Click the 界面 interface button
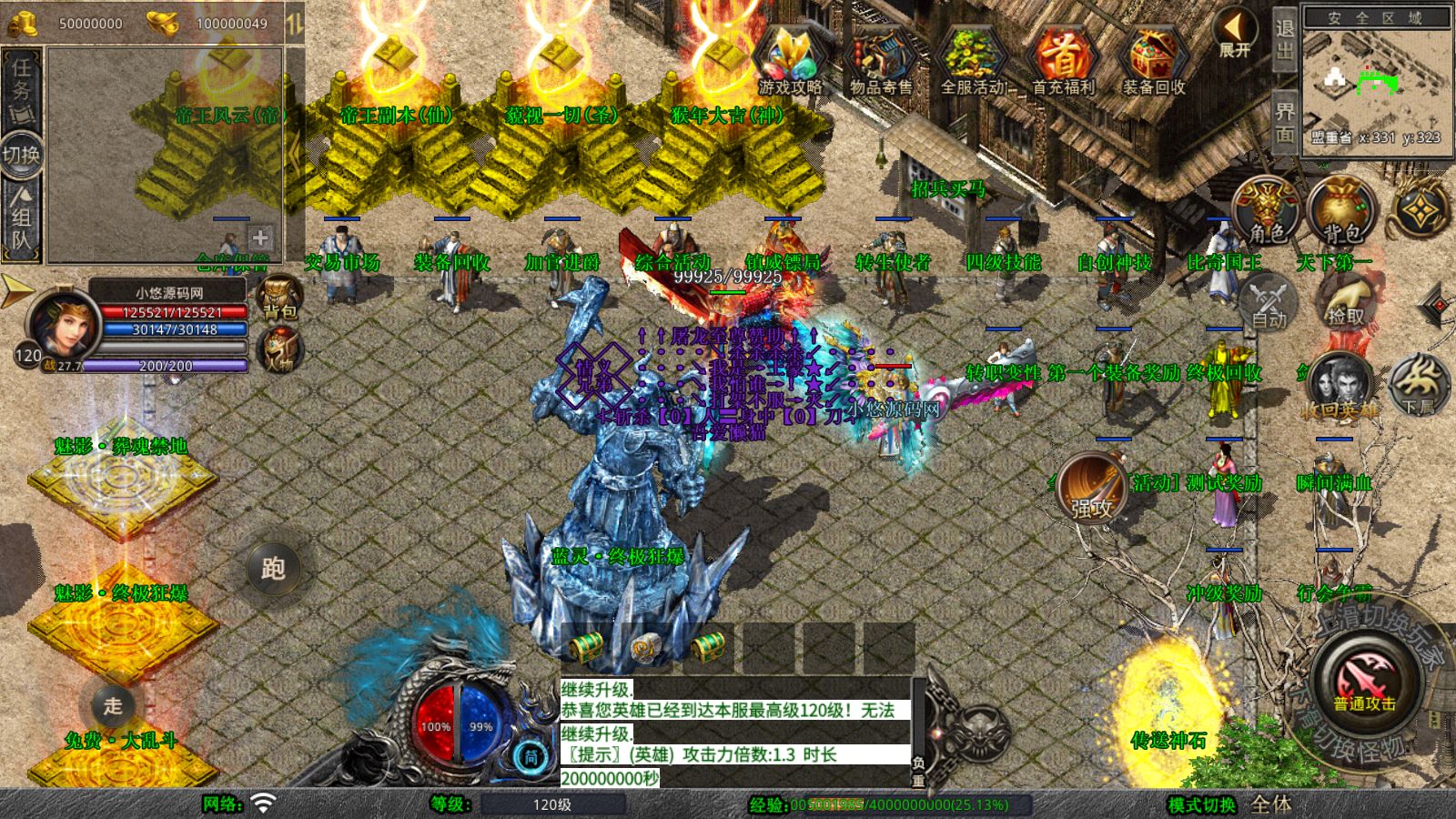This screenshot has height=819, width=1456. (x=1284, y=122)
